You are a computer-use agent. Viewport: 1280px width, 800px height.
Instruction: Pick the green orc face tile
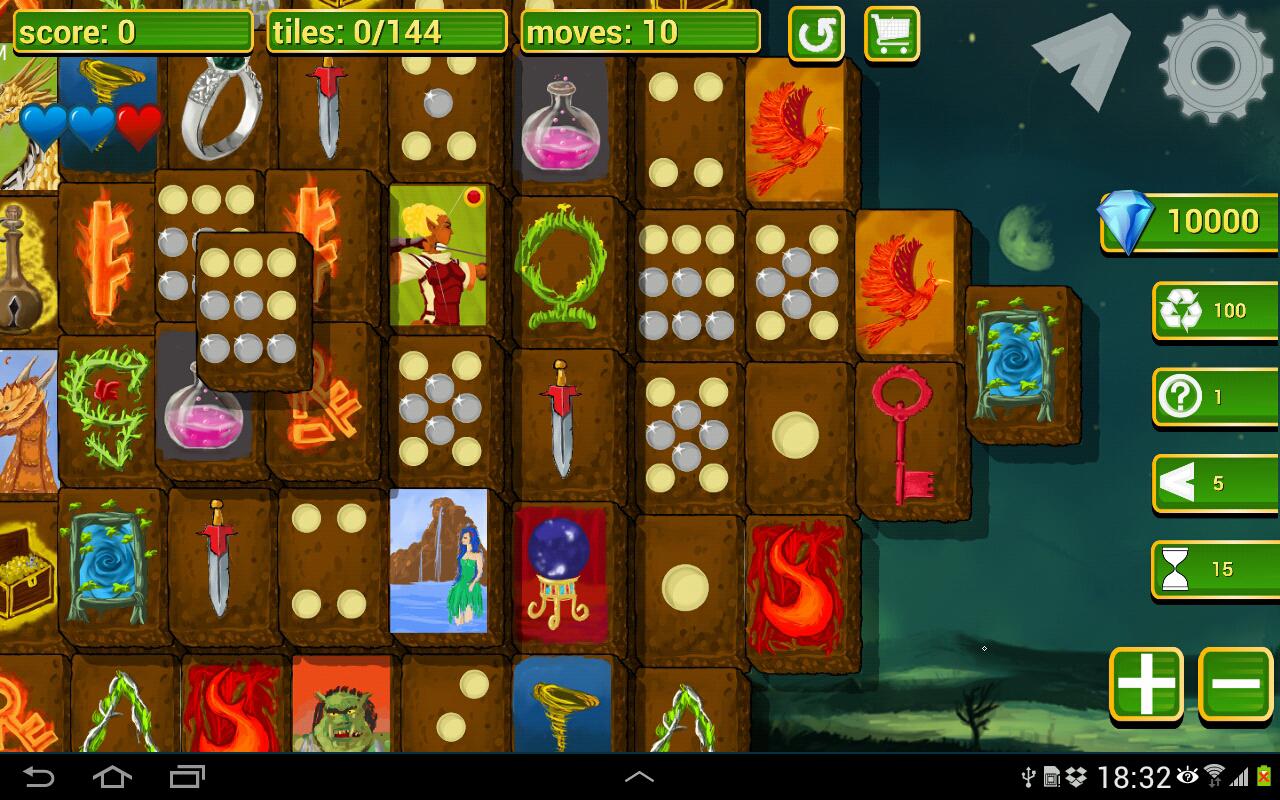pos(342,708)
